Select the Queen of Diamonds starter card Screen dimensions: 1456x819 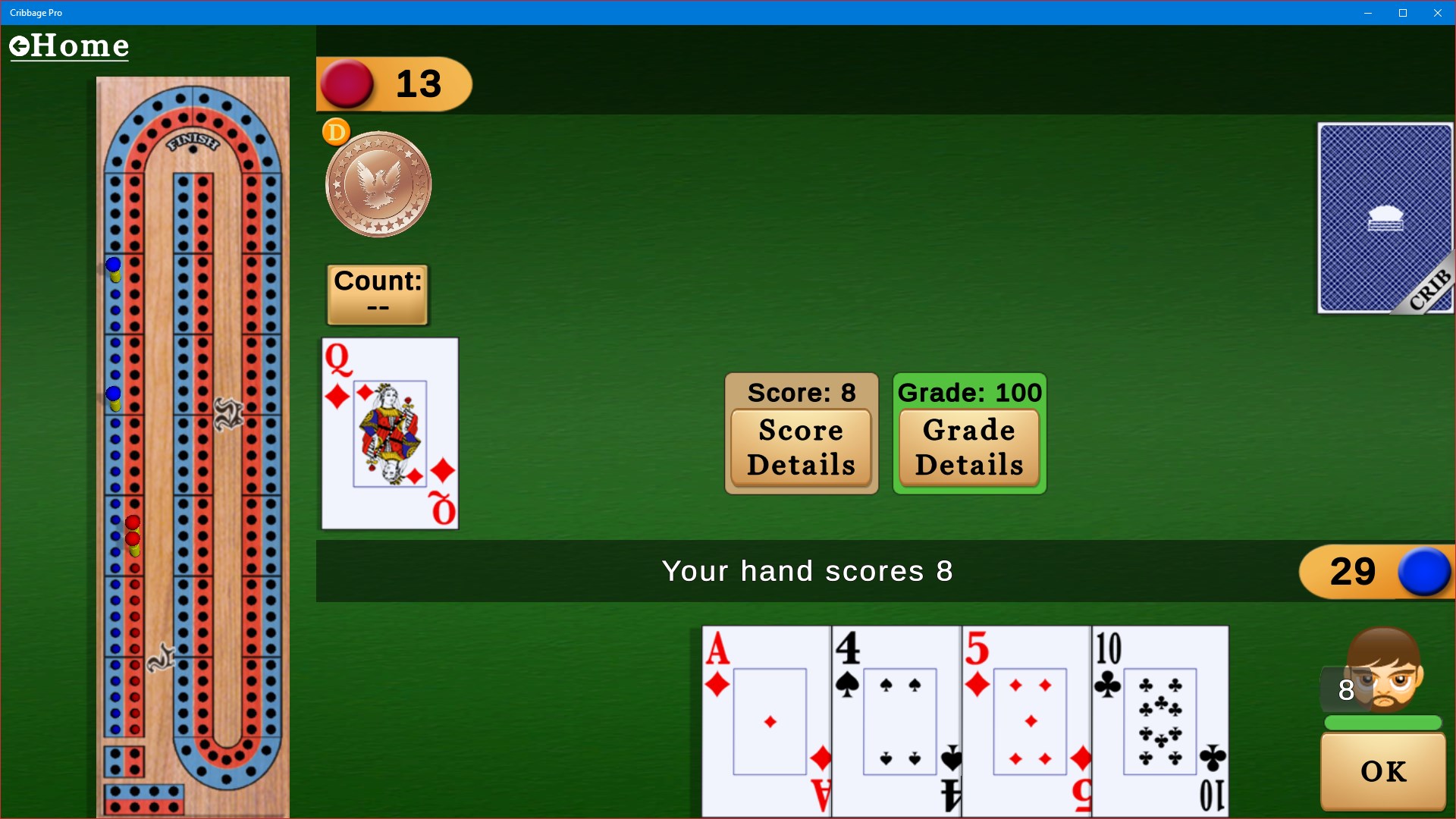pyautogui.click(x=389, y=433)
